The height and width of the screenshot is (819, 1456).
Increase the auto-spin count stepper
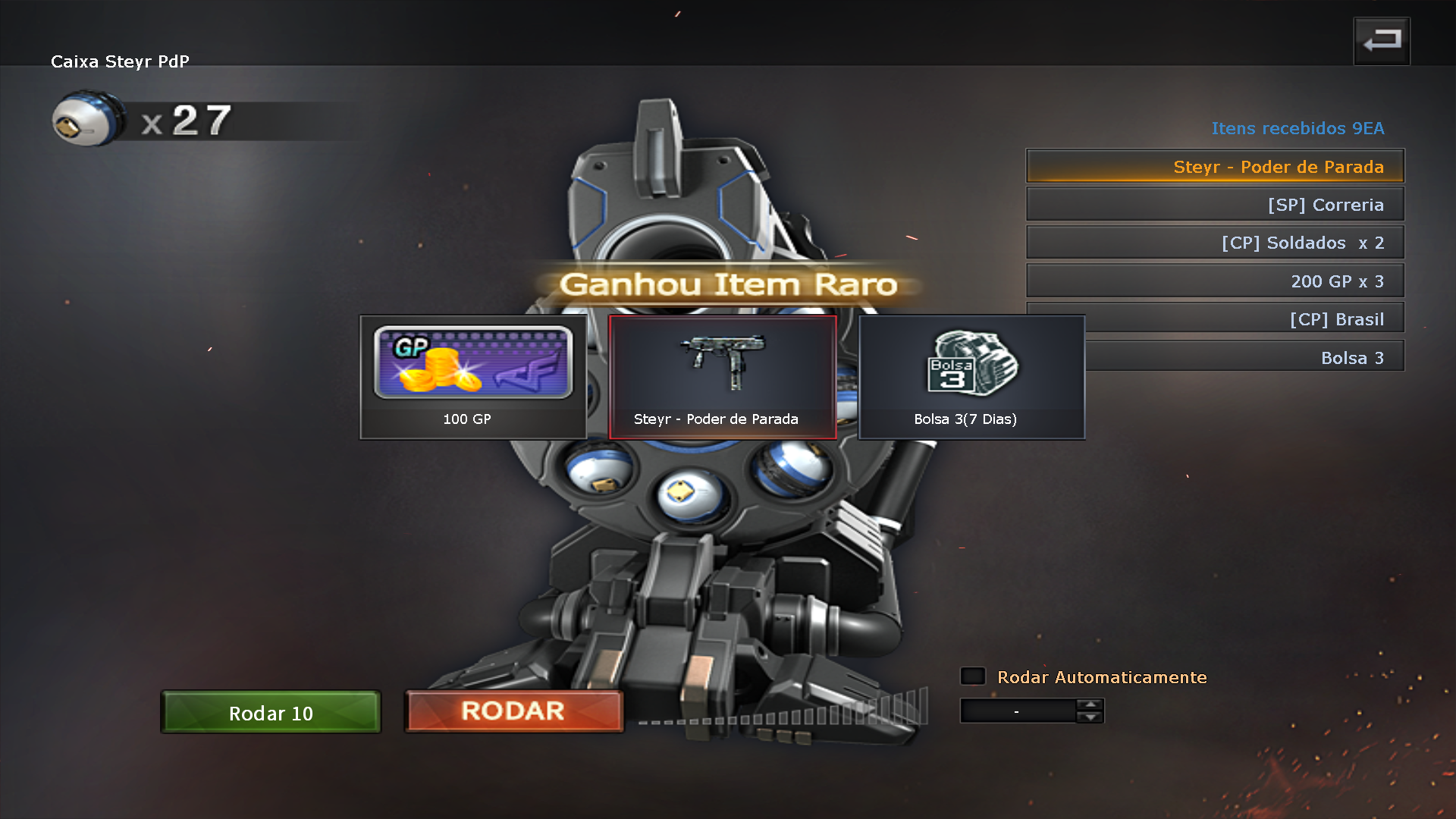coord(1090,705)
